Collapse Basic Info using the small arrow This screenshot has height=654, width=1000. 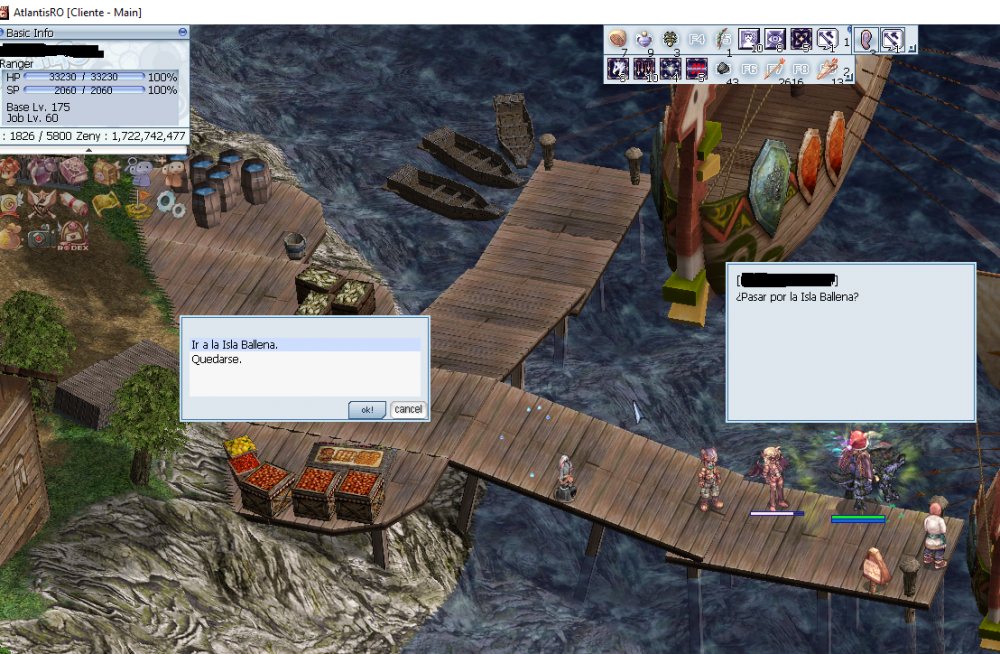click(89, 151)
